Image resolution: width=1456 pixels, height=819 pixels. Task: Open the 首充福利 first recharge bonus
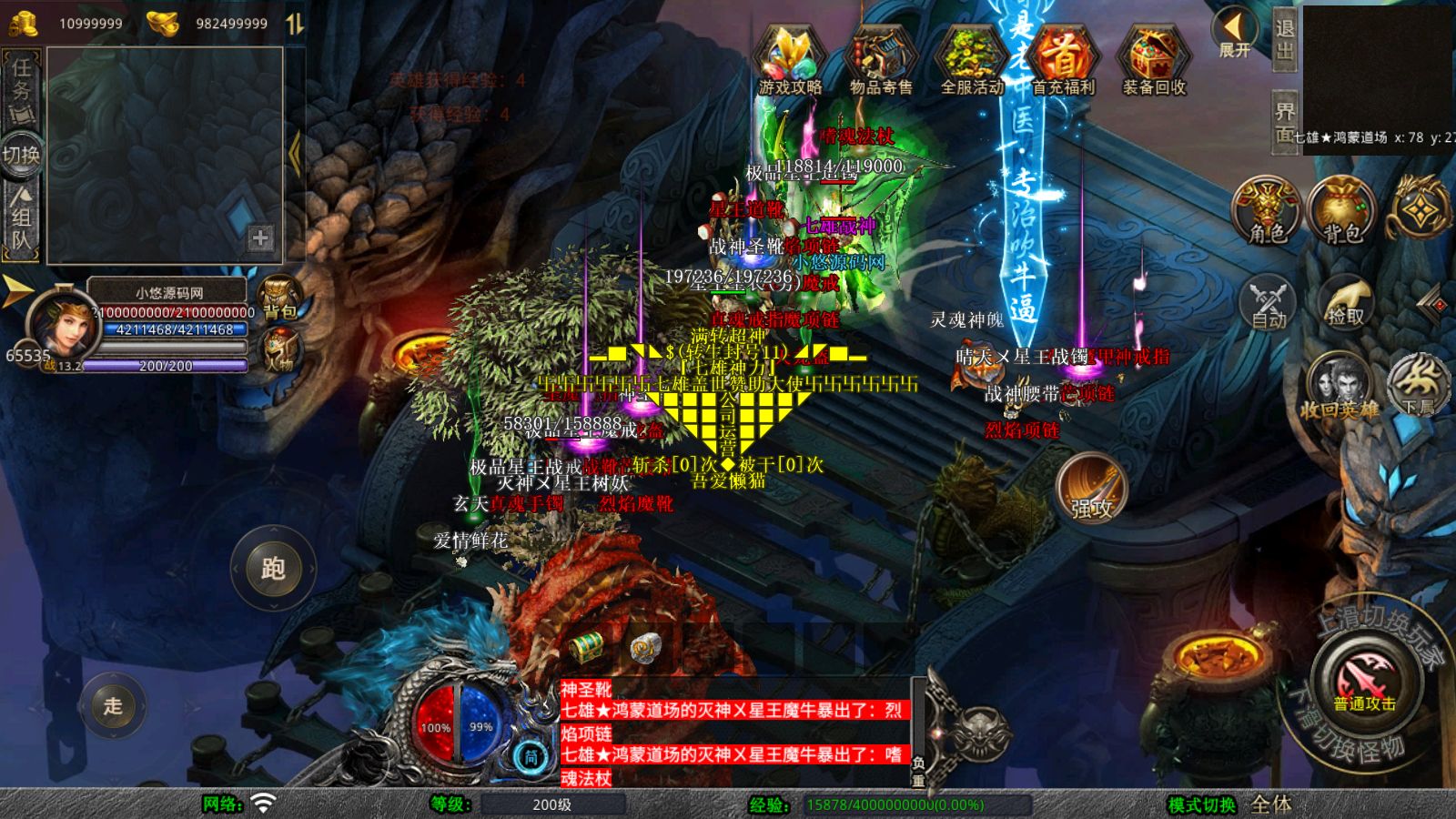coord(1063,60)
